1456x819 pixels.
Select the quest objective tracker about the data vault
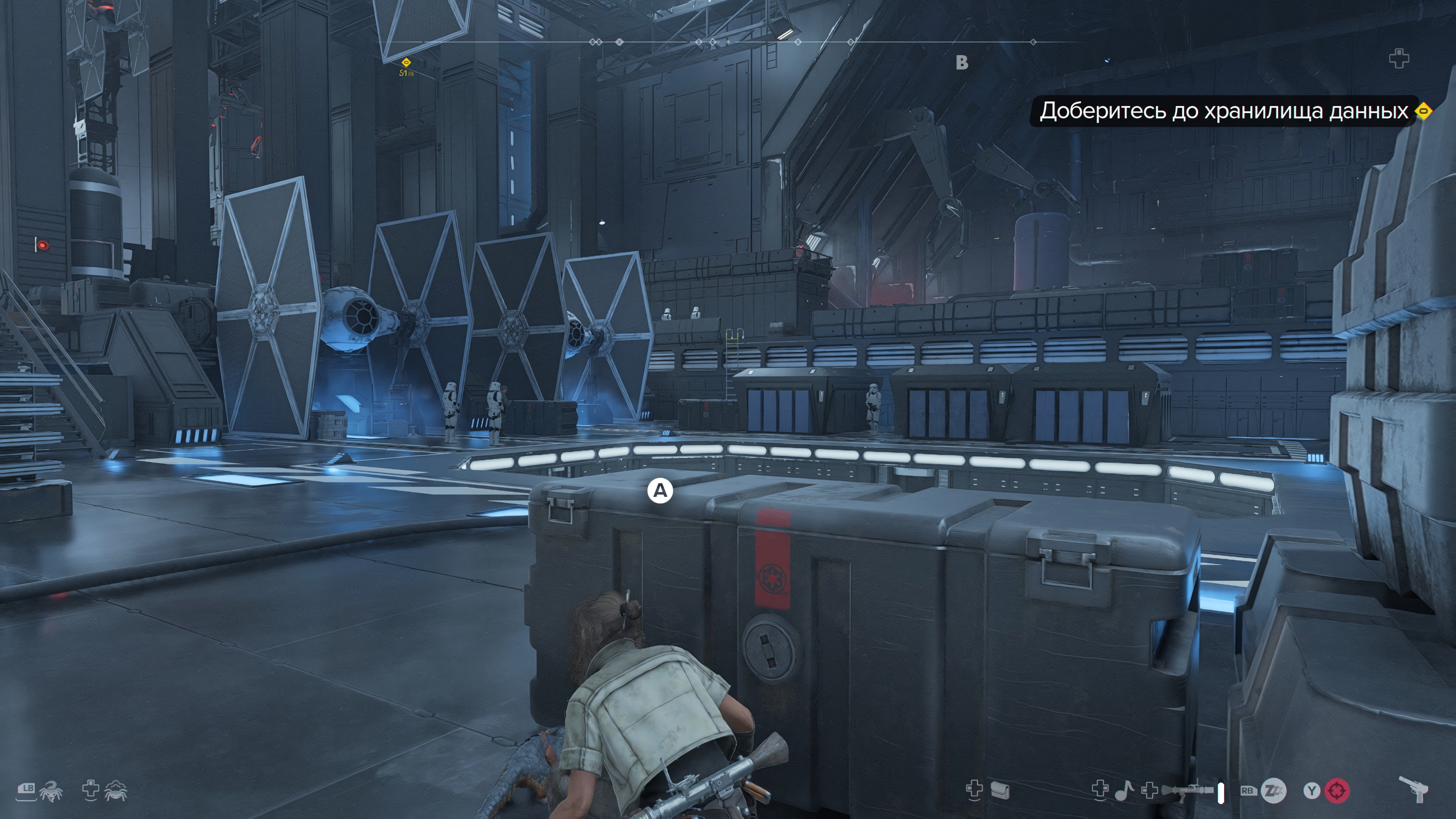tap(1223, 111)
